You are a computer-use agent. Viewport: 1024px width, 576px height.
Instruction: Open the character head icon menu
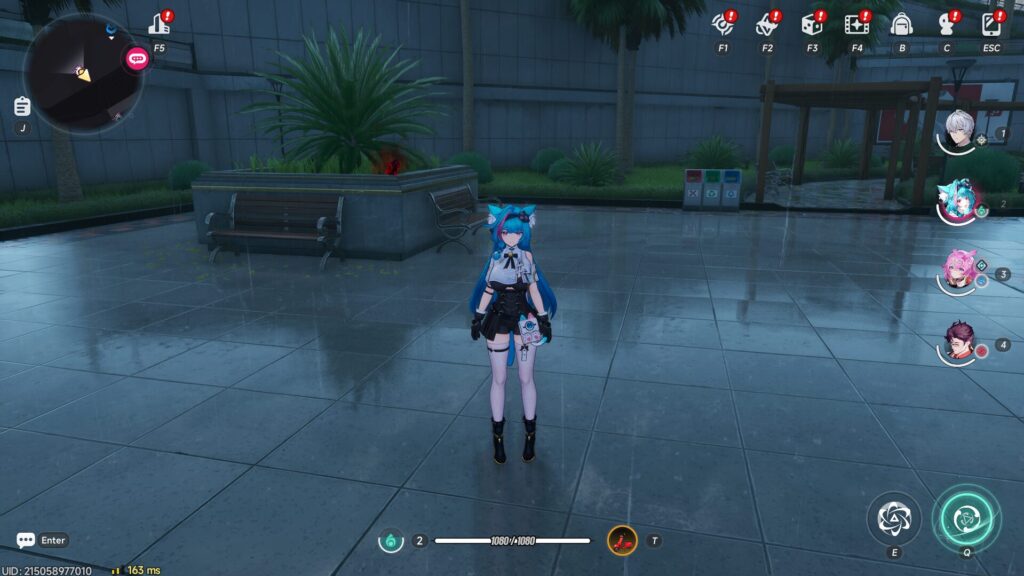point(946,24)
